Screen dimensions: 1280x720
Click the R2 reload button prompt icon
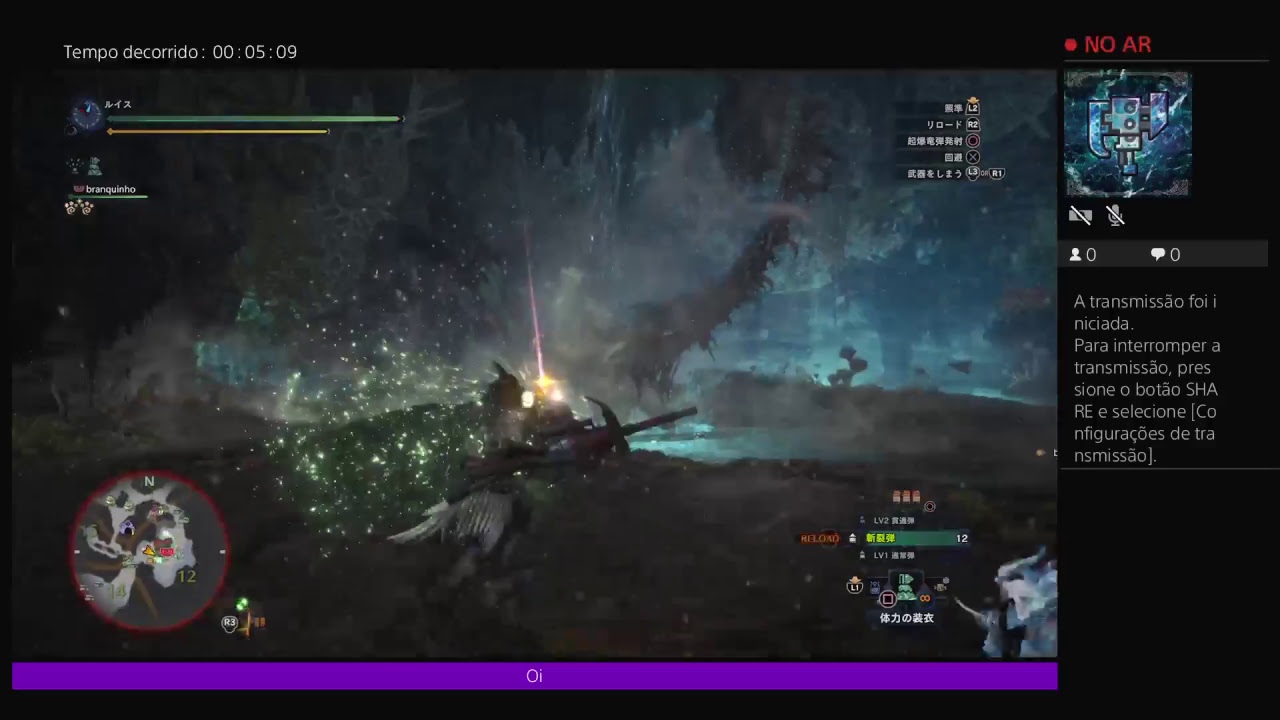click(x=974, y=124)
